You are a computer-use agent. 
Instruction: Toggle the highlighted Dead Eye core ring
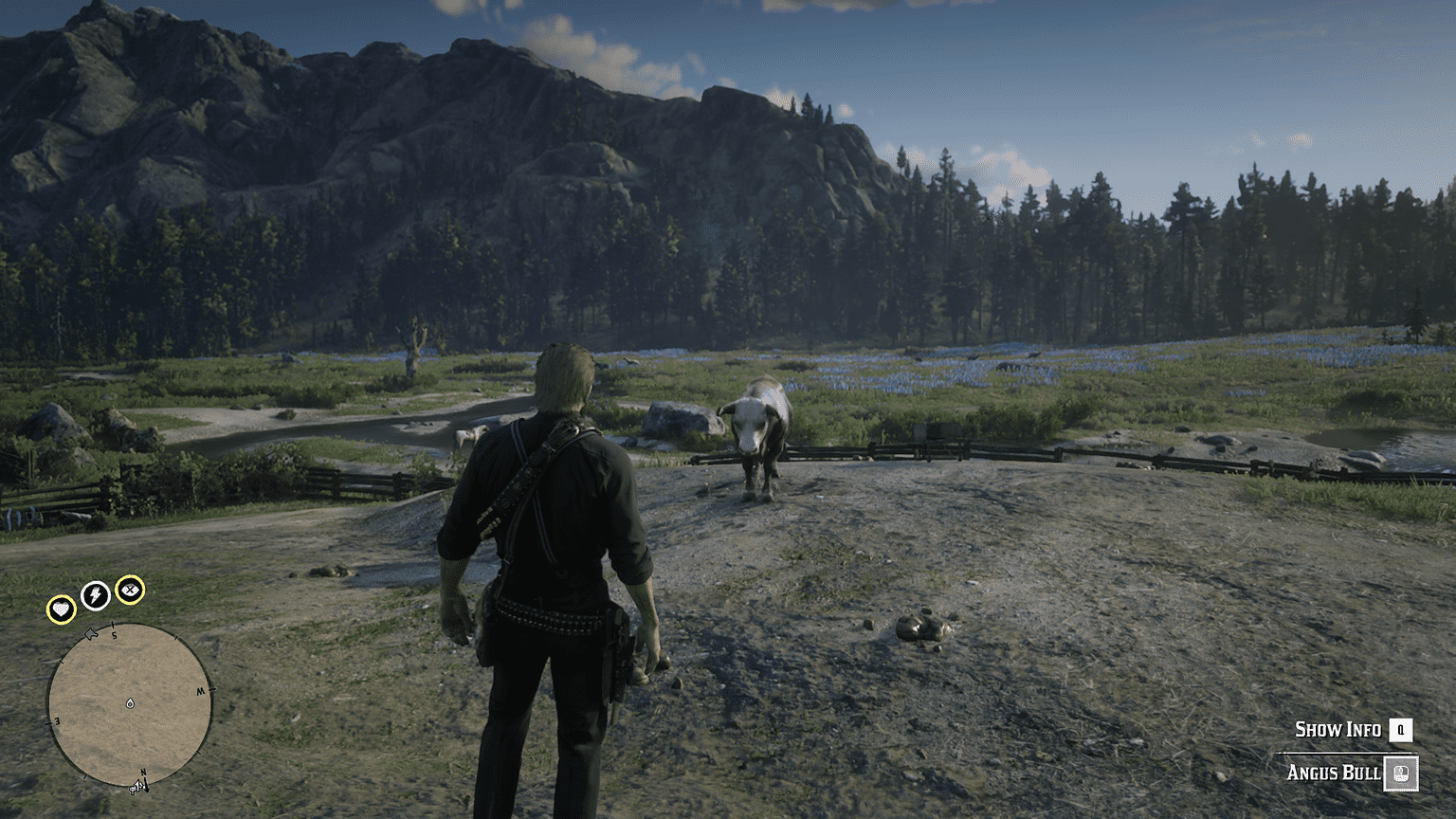click(x=131, y=589)
